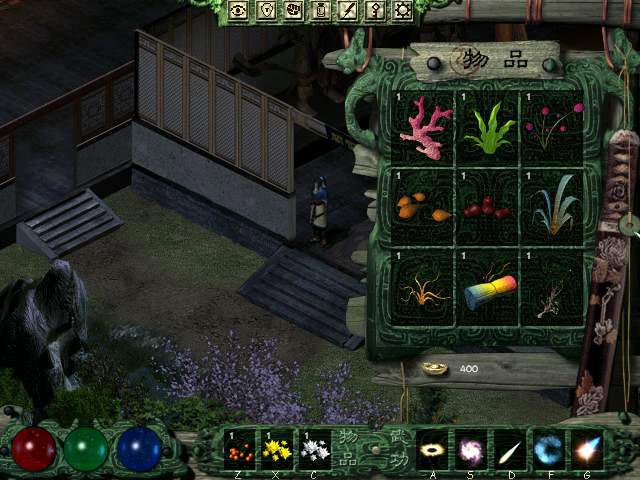640x480 pixels.
Task: Use the white crystals in quick slot C
Action: coord(316,449)
